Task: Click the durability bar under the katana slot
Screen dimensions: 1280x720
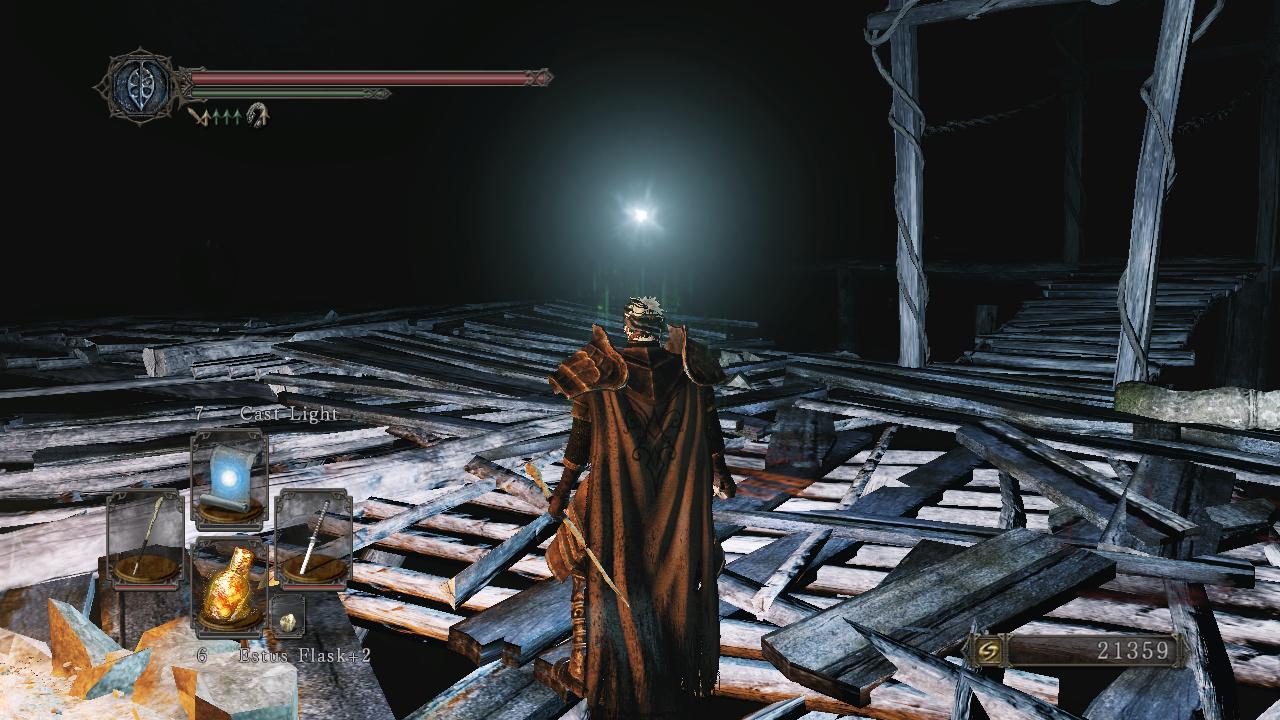Action: [x=316, y=586]
